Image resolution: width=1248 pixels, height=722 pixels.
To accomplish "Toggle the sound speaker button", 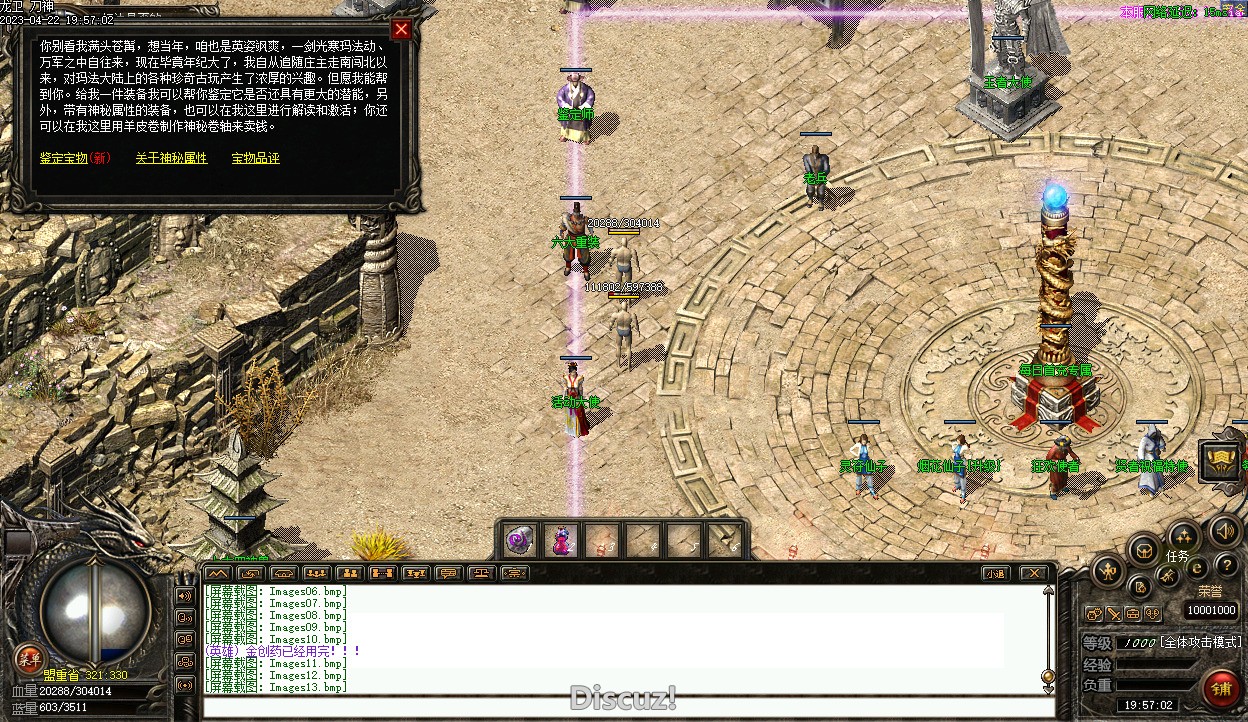I will click(1223, 532).
